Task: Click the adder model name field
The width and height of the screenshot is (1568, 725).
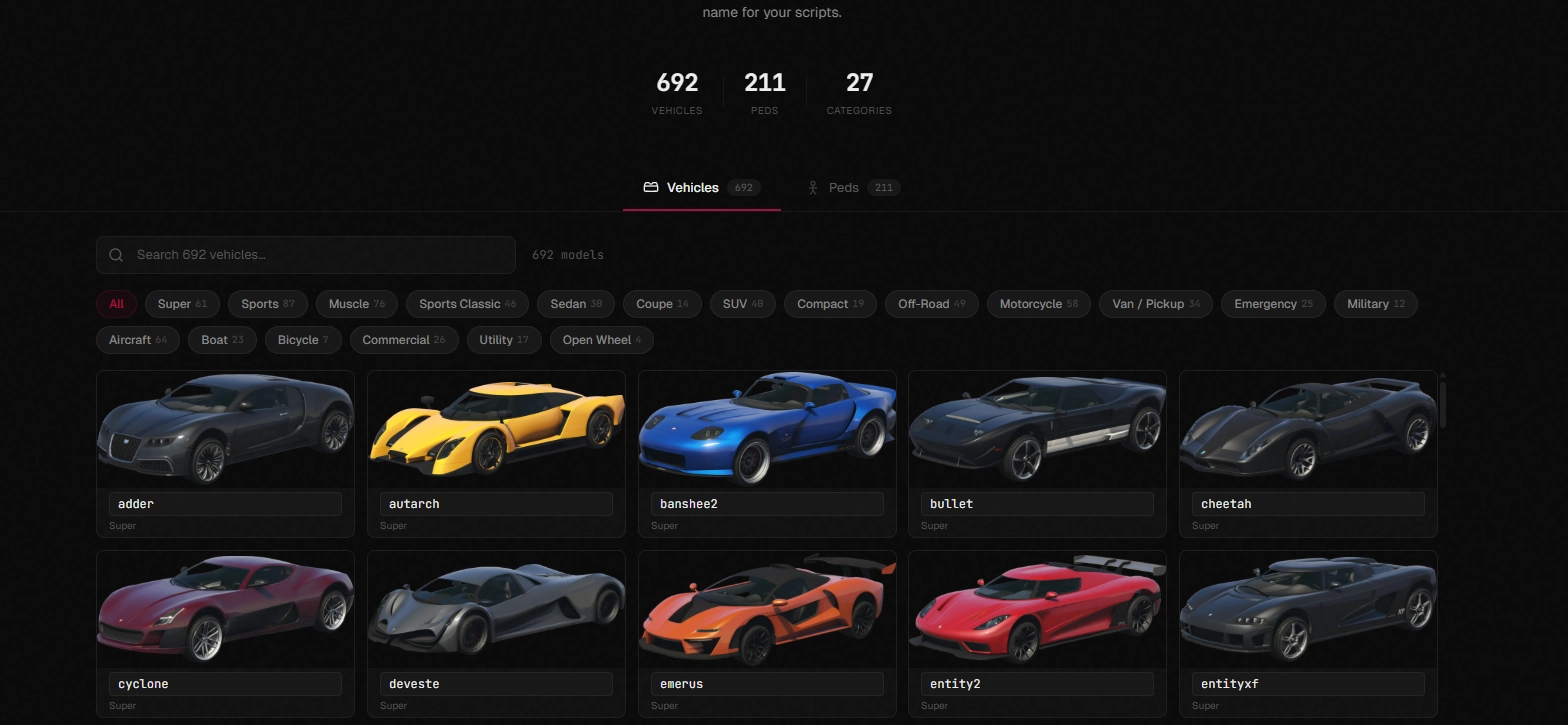Action: click(x=225, y=503)
